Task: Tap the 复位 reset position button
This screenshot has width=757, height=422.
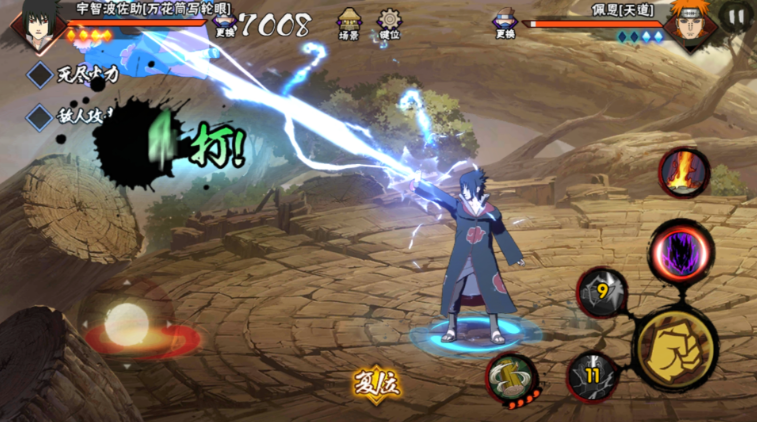Action: (x=377, y=383)
